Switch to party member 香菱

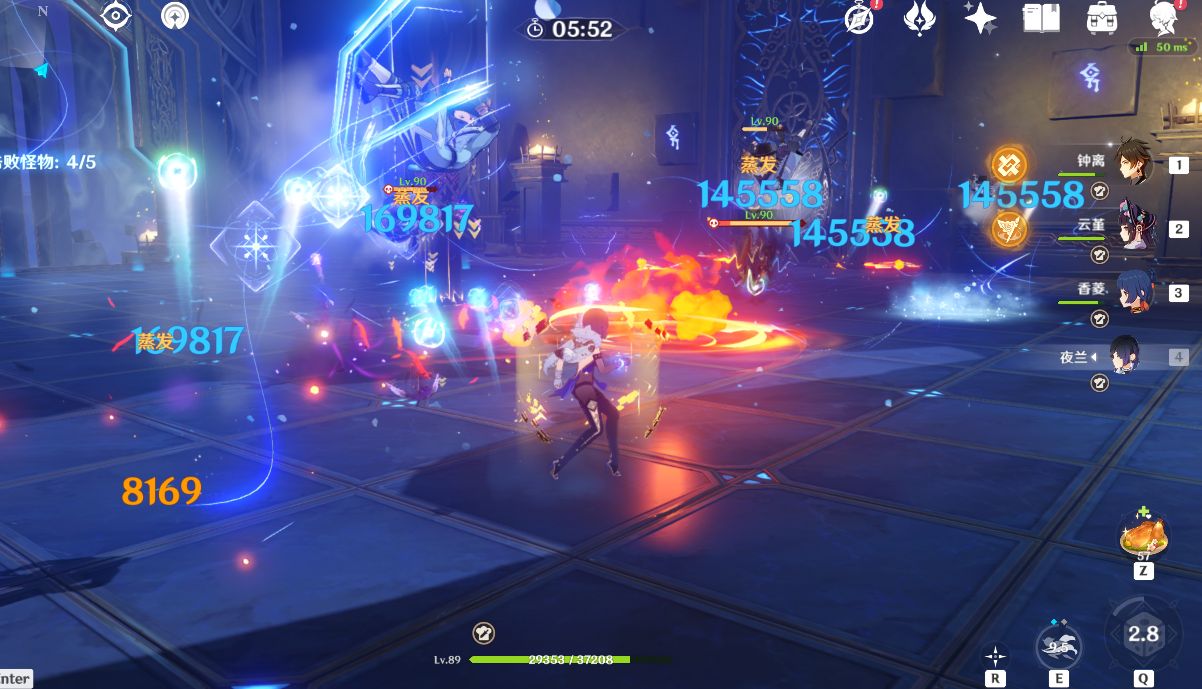pyautogui.click(x=1133, y=291)
